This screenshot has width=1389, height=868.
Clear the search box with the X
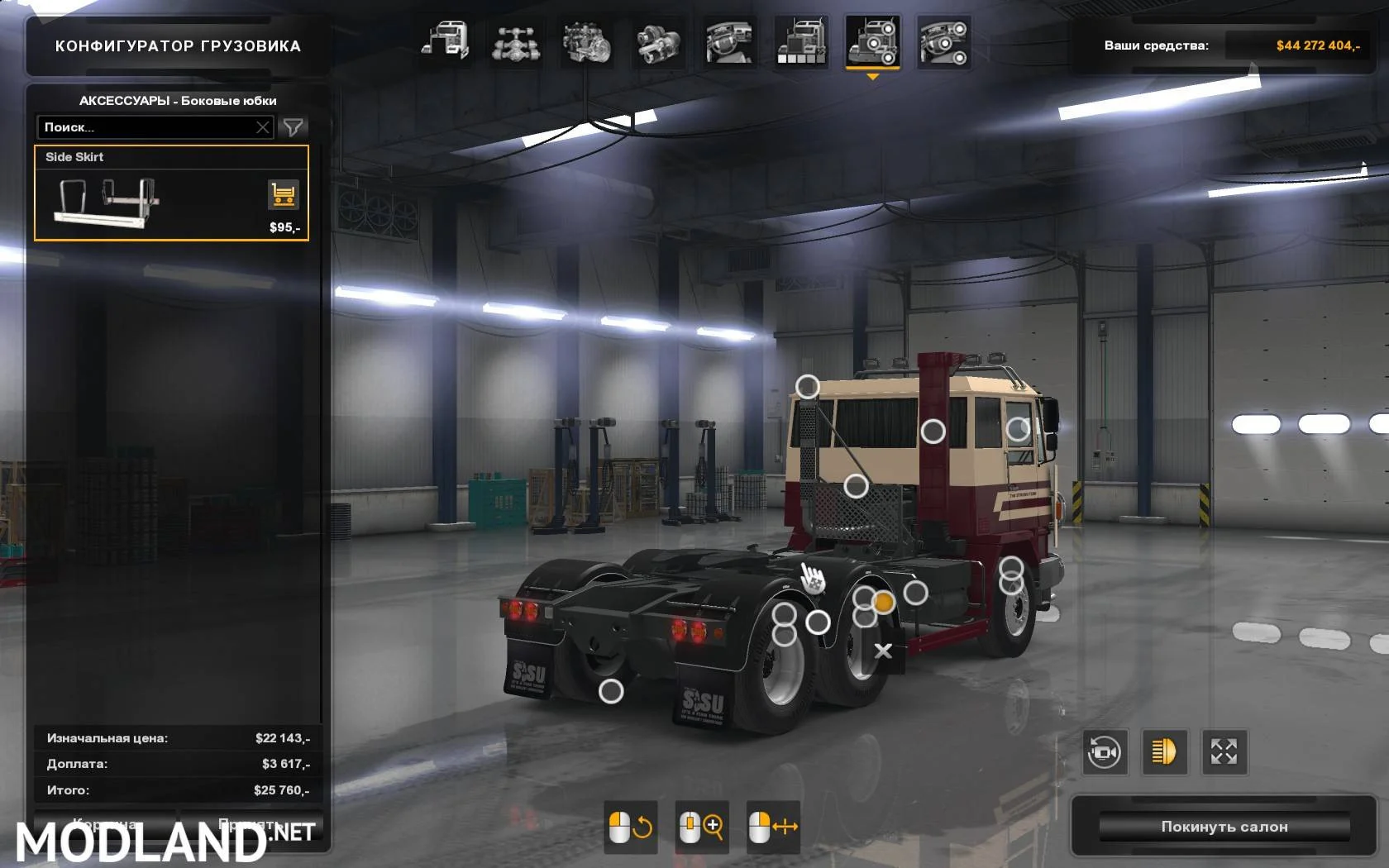(x=263, y=127)
